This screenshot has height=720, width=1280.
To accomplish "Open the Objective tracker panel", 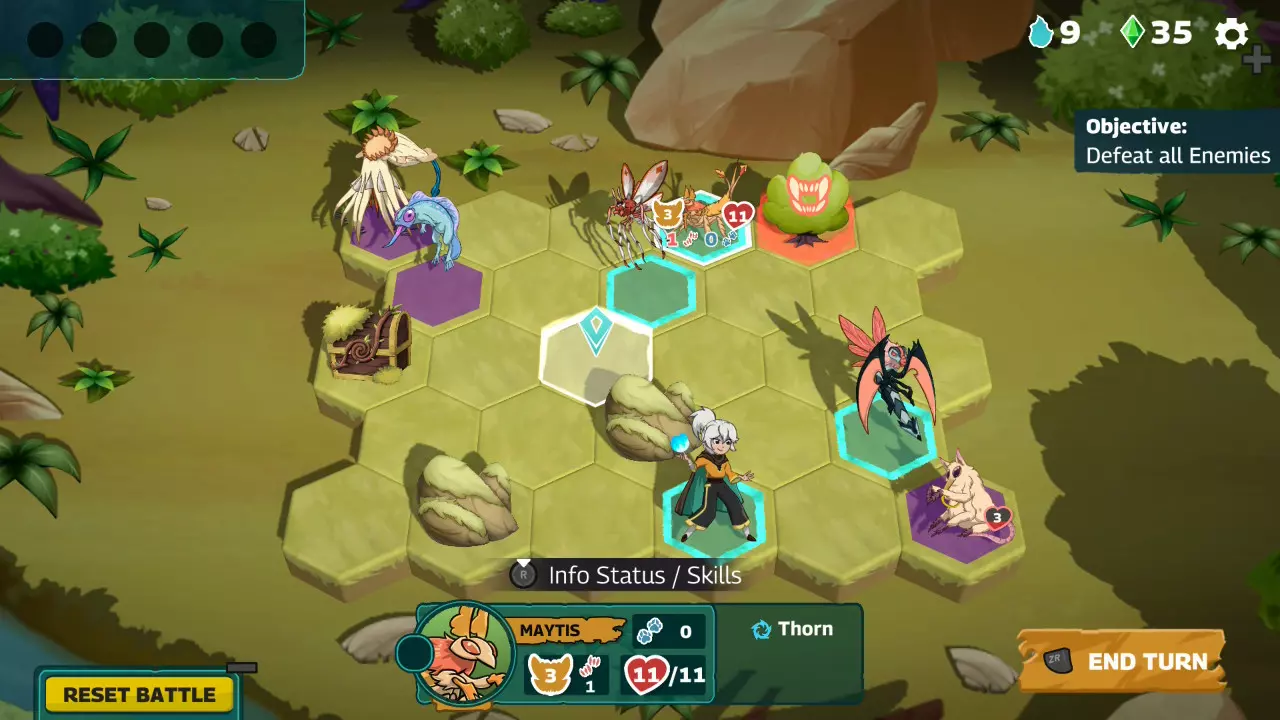I will click(1177, 141).
